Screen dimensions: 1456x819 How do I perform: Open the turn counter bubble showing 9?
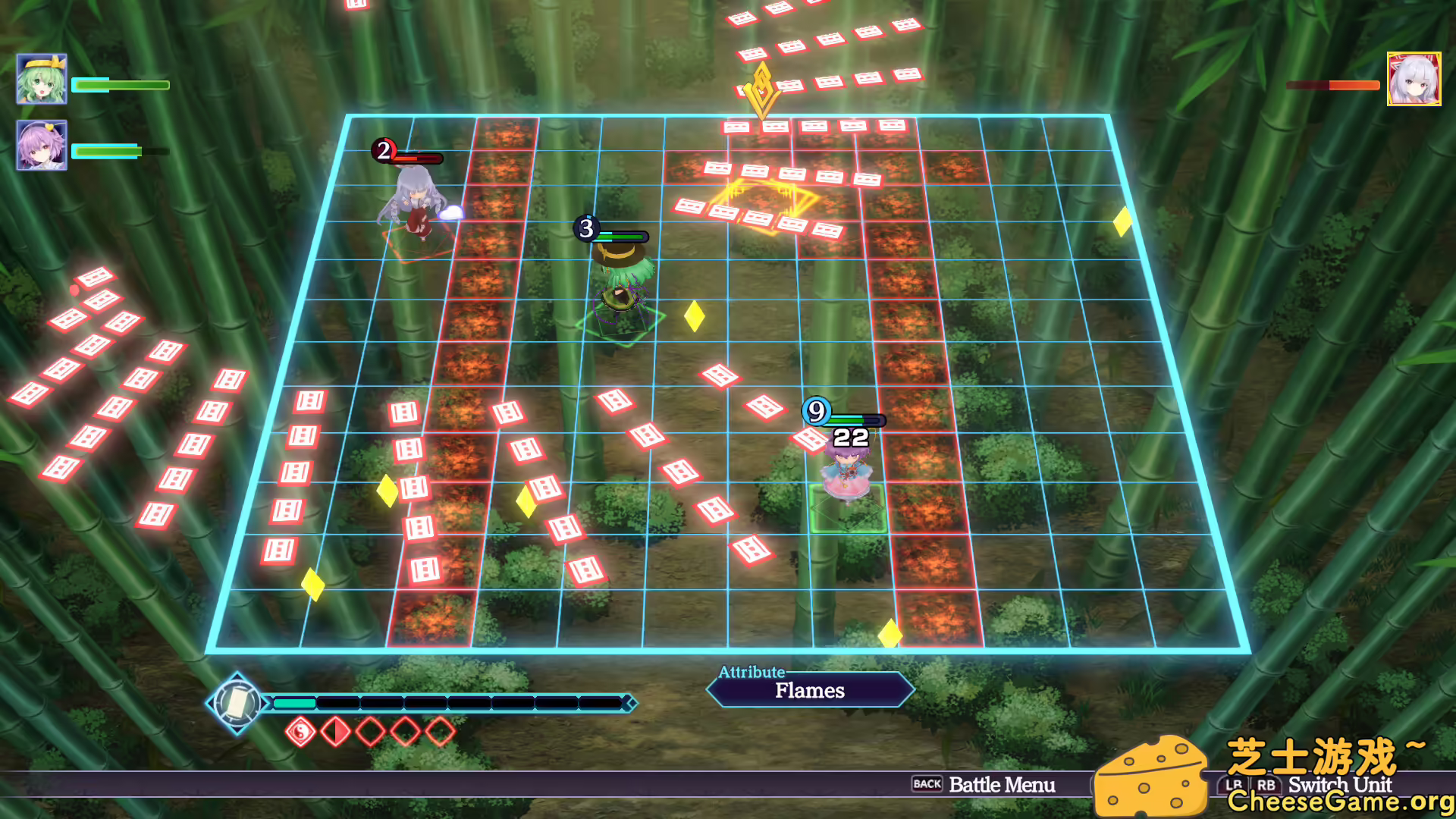(815, 412)
